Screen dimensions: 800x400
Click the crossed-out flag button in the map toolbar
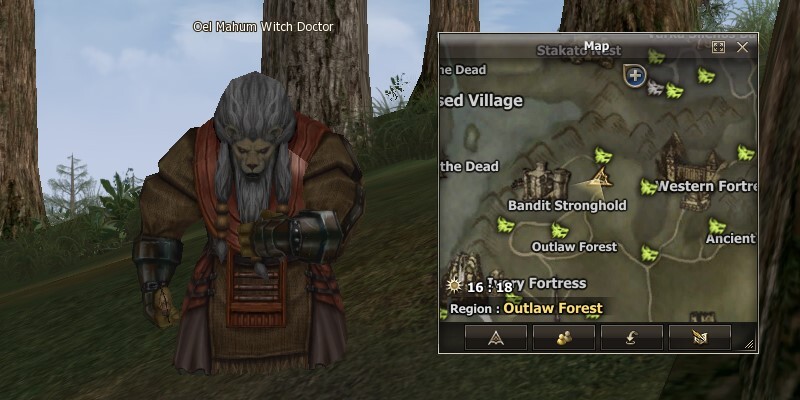click(x=699, y=337)
